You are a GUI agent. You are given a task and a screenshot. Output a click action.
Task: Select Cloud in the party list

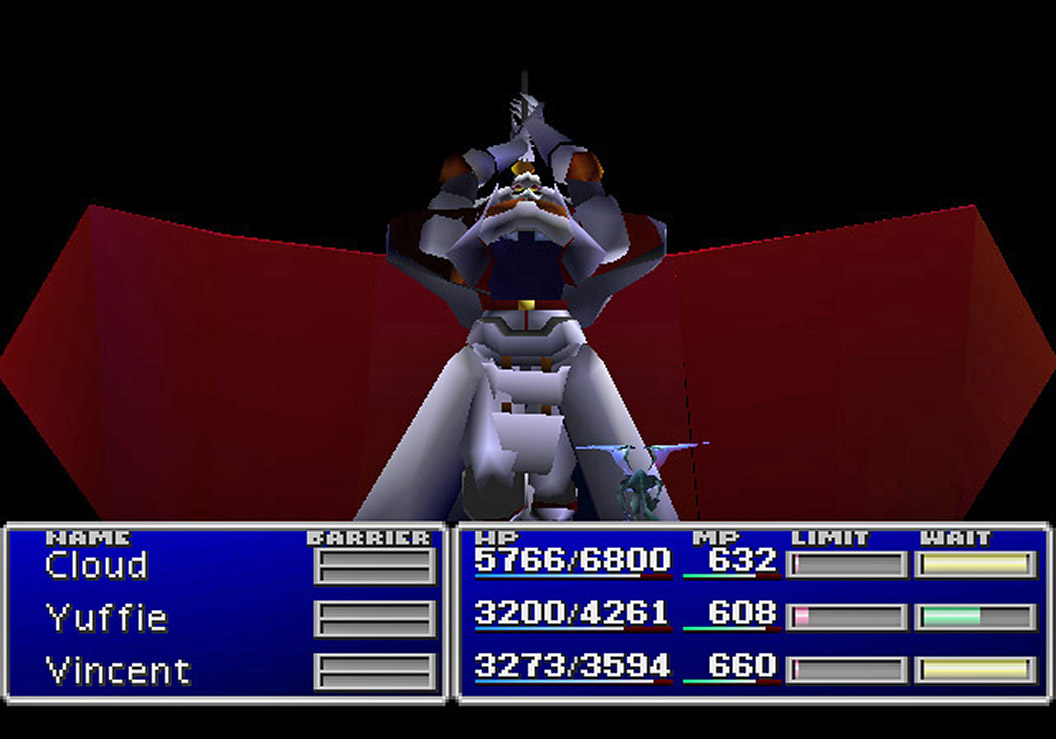pyautogui.click(x=96, y=566)
